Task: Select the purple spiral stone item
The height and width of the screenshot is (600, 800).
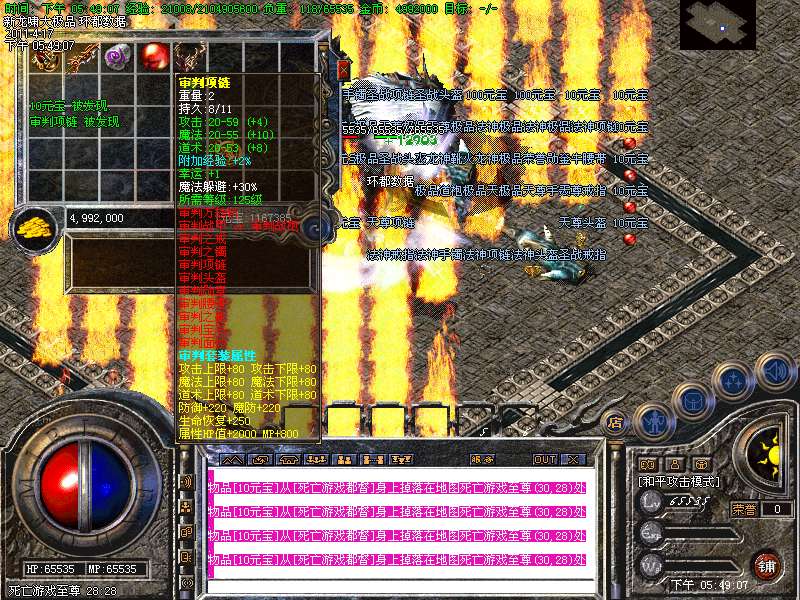Action: point(118,56)
